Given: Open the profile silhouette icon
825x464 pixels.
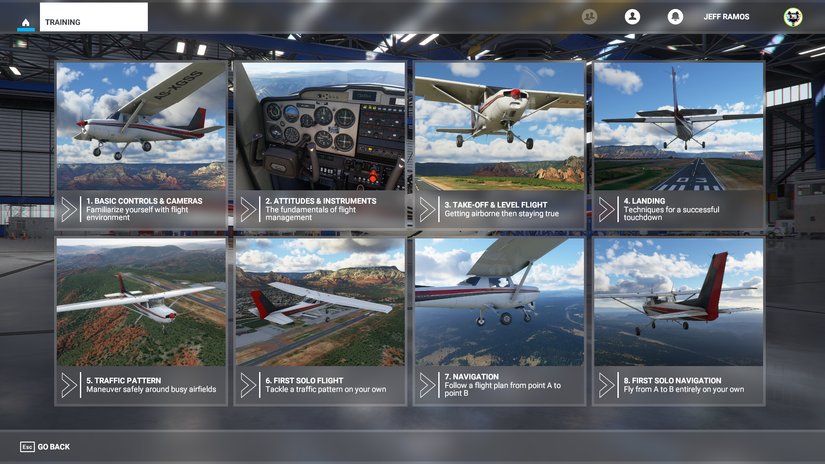Looking at the screenshot, I should coord(632,17).
